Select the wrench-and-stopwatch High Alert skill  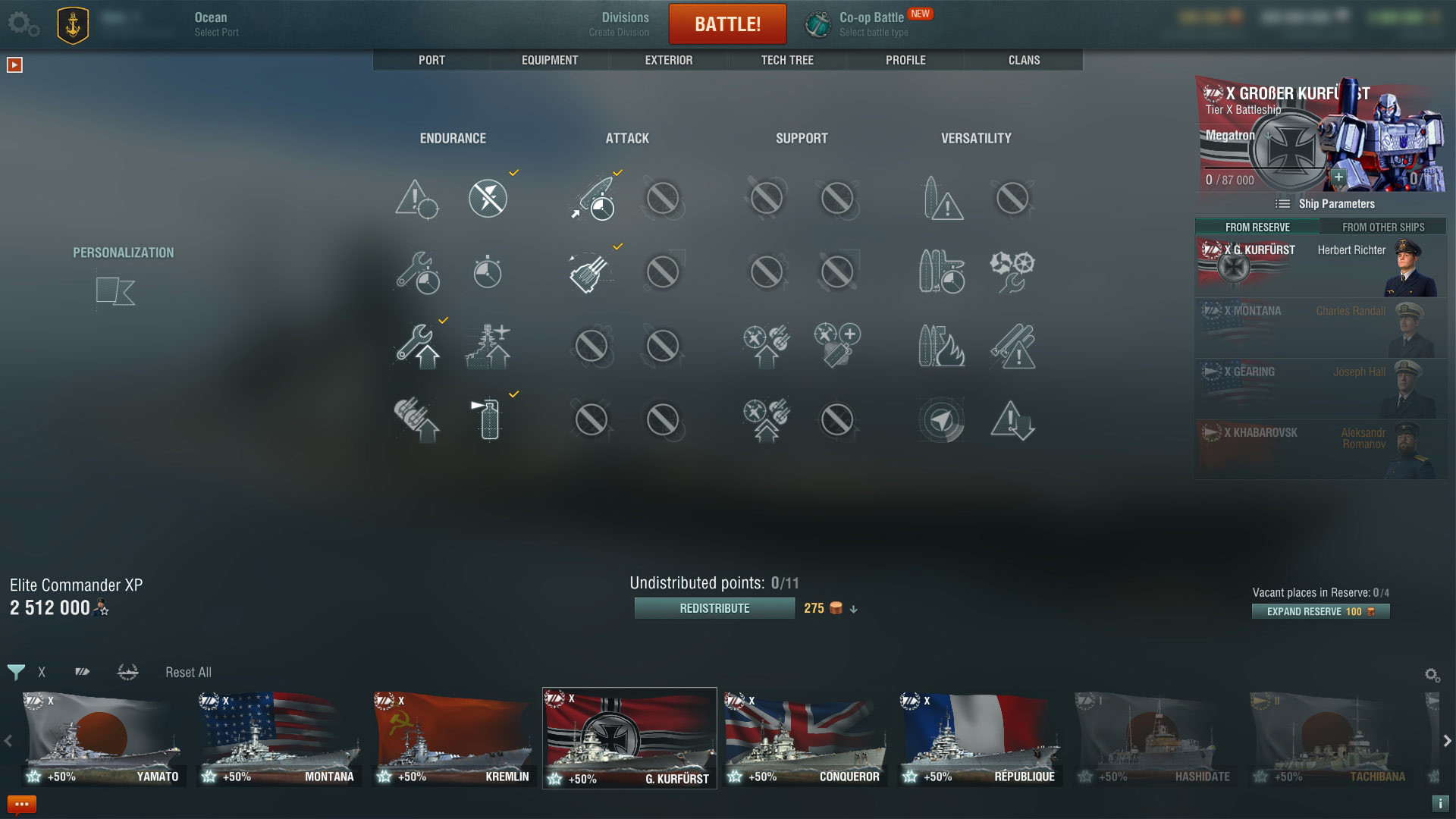[x=416, y=273]
